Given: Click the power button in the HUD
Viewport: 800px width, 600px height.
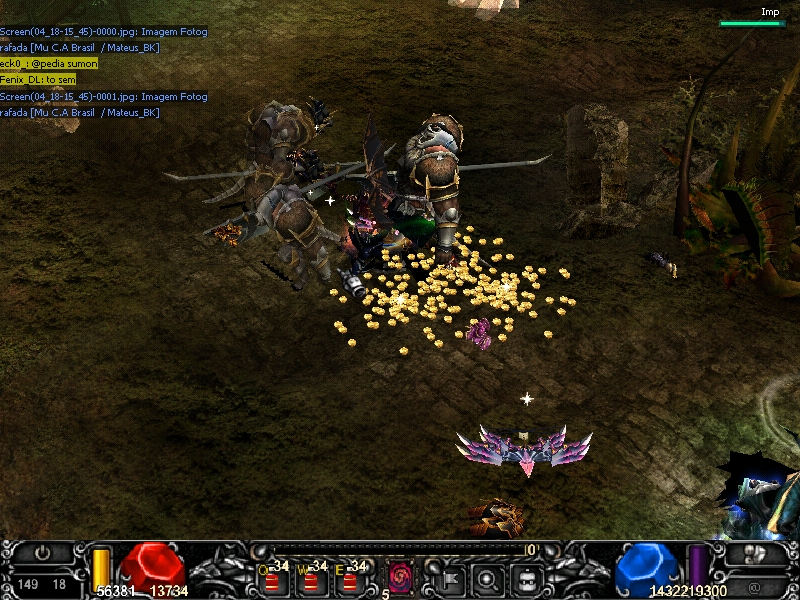Looking at the screenshot, I should 42,553.
